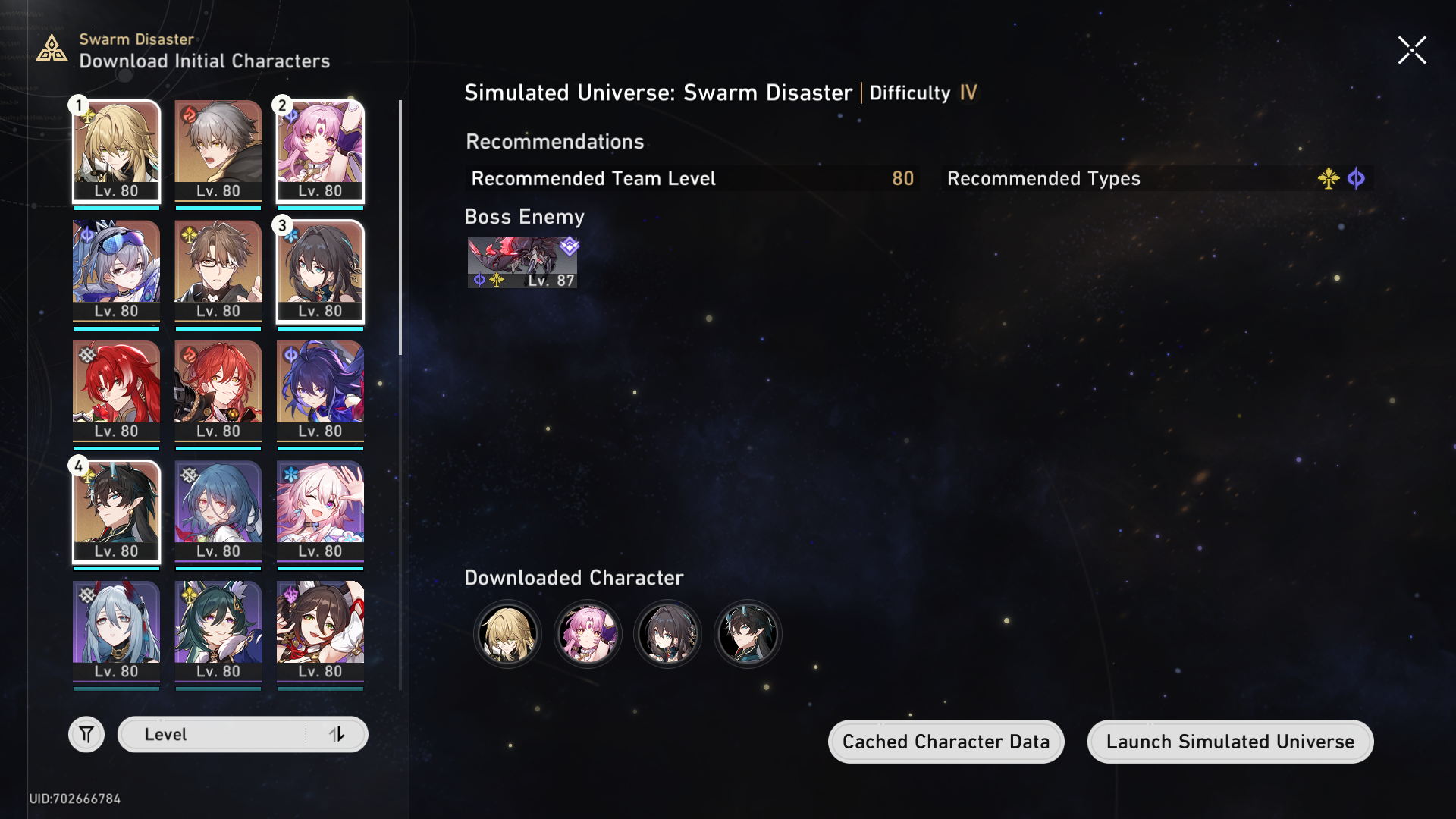The width and height of the screenshot is (1456, 819).
Task: Deselect Luocha from the initial characters
Action: (116, 152)
